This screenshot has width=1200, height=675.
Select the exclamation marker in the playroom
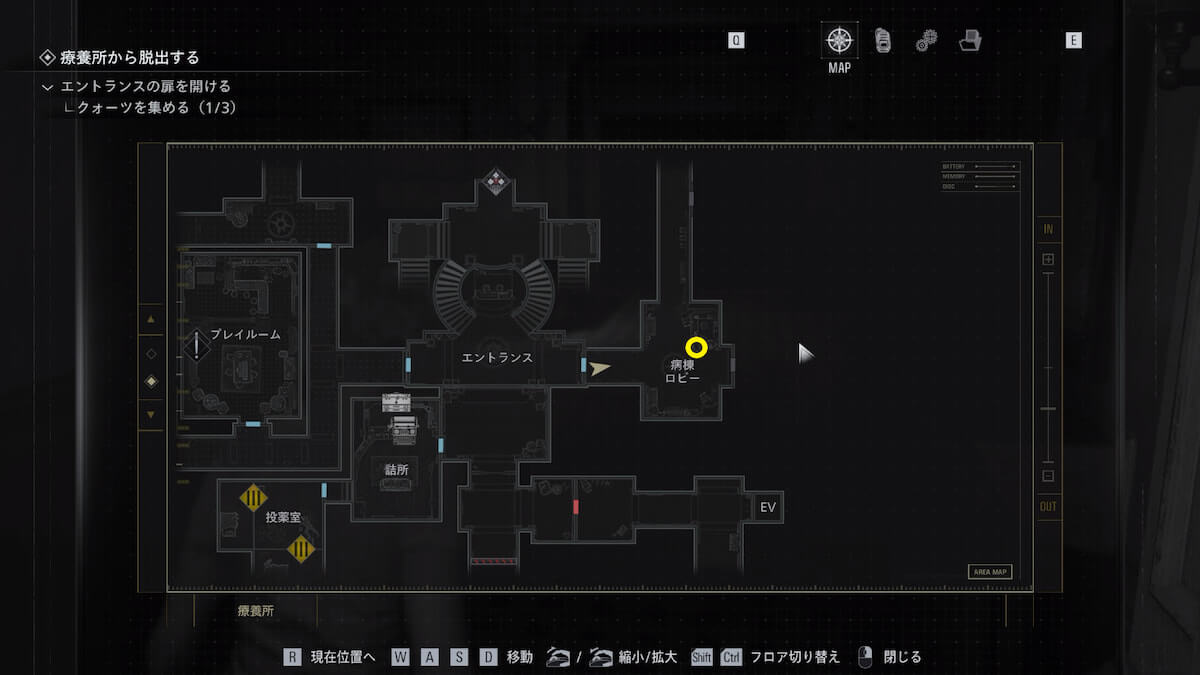coord(197,347)
